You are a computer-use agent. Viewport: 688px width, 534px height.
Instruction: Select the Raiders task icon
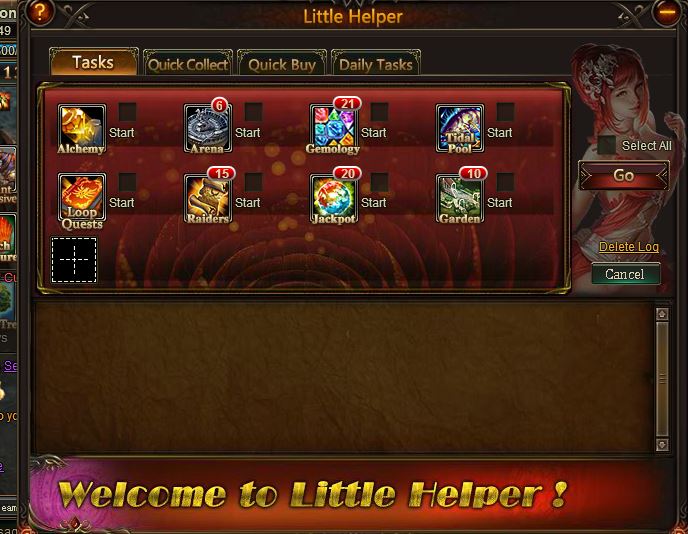point(208,198)
